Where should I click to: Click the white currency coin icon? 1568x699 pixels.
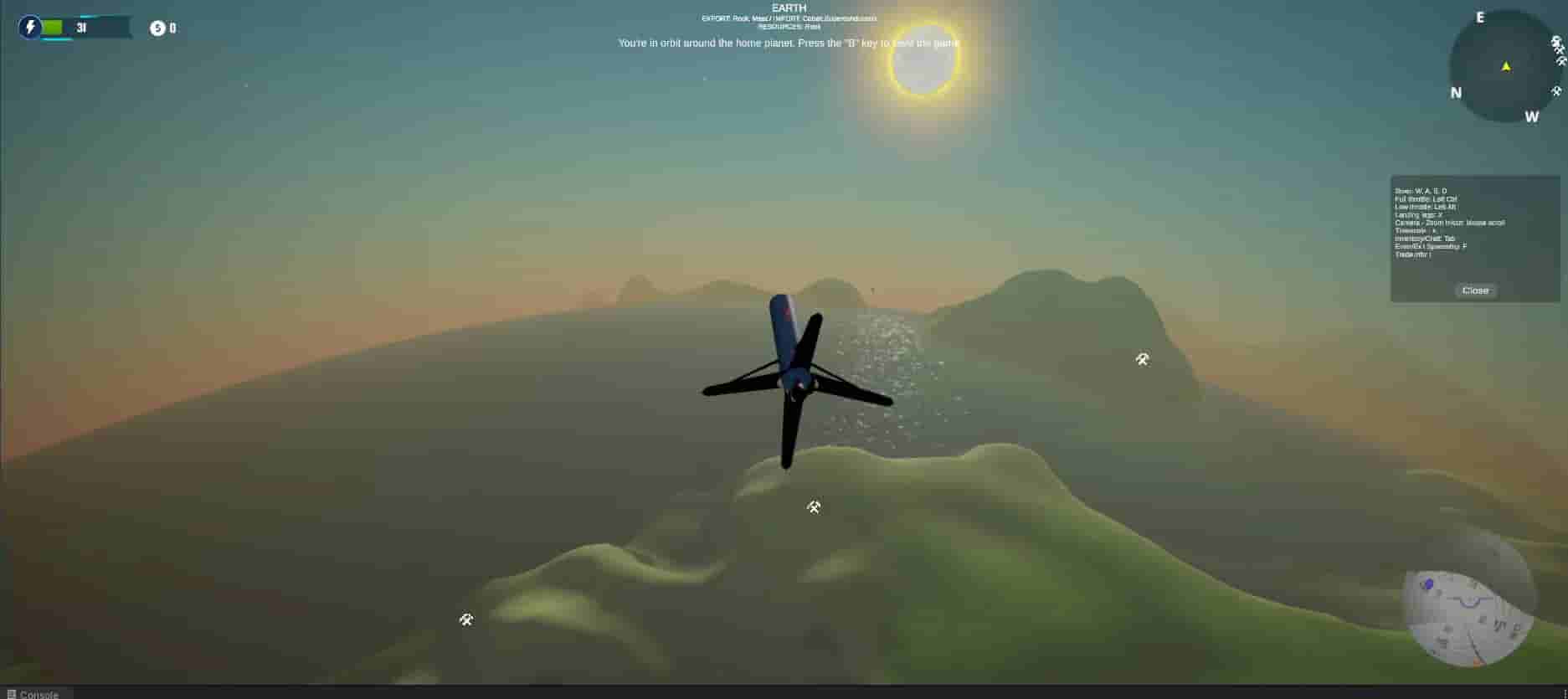156,27
